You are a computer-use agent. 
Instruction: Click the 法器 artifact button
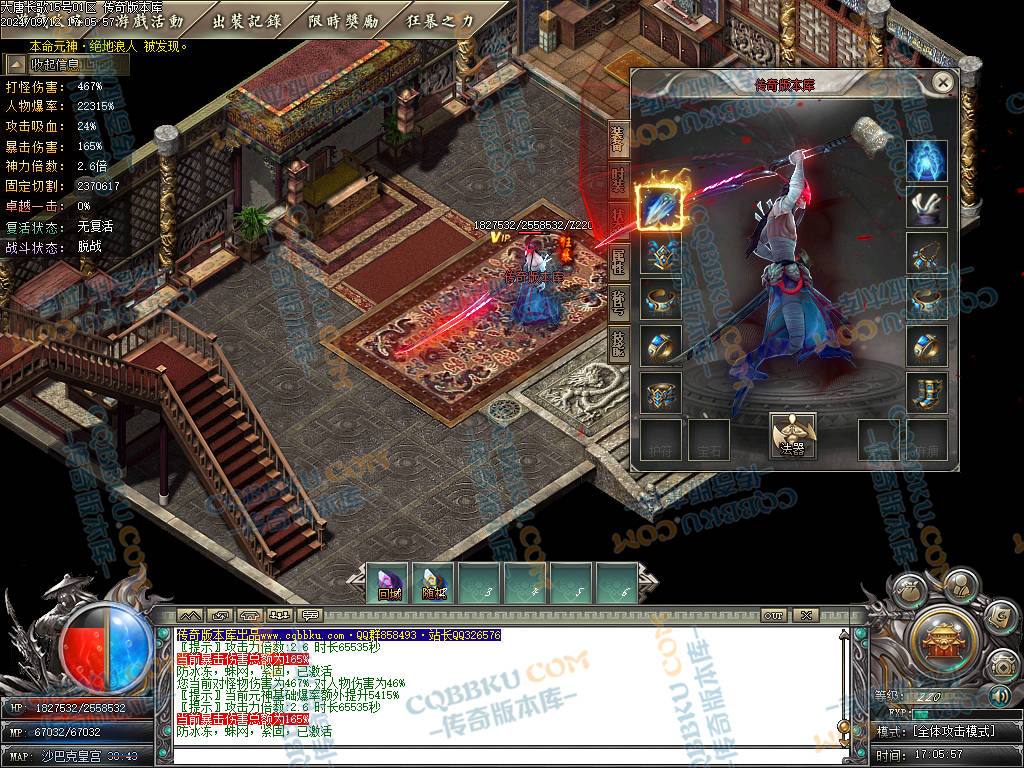(793, 436)
